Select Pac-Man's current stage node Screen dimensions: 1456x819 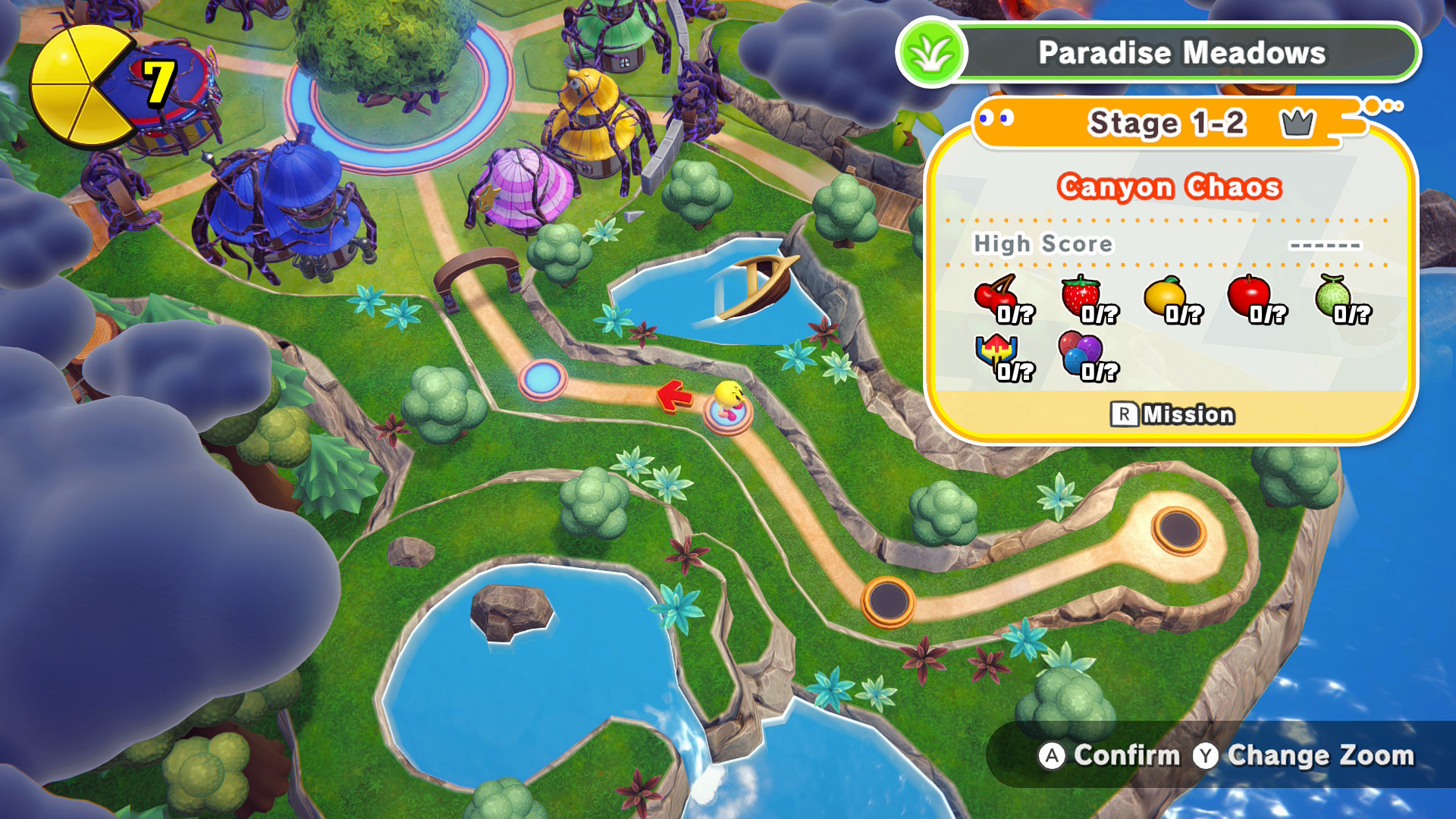728,415
